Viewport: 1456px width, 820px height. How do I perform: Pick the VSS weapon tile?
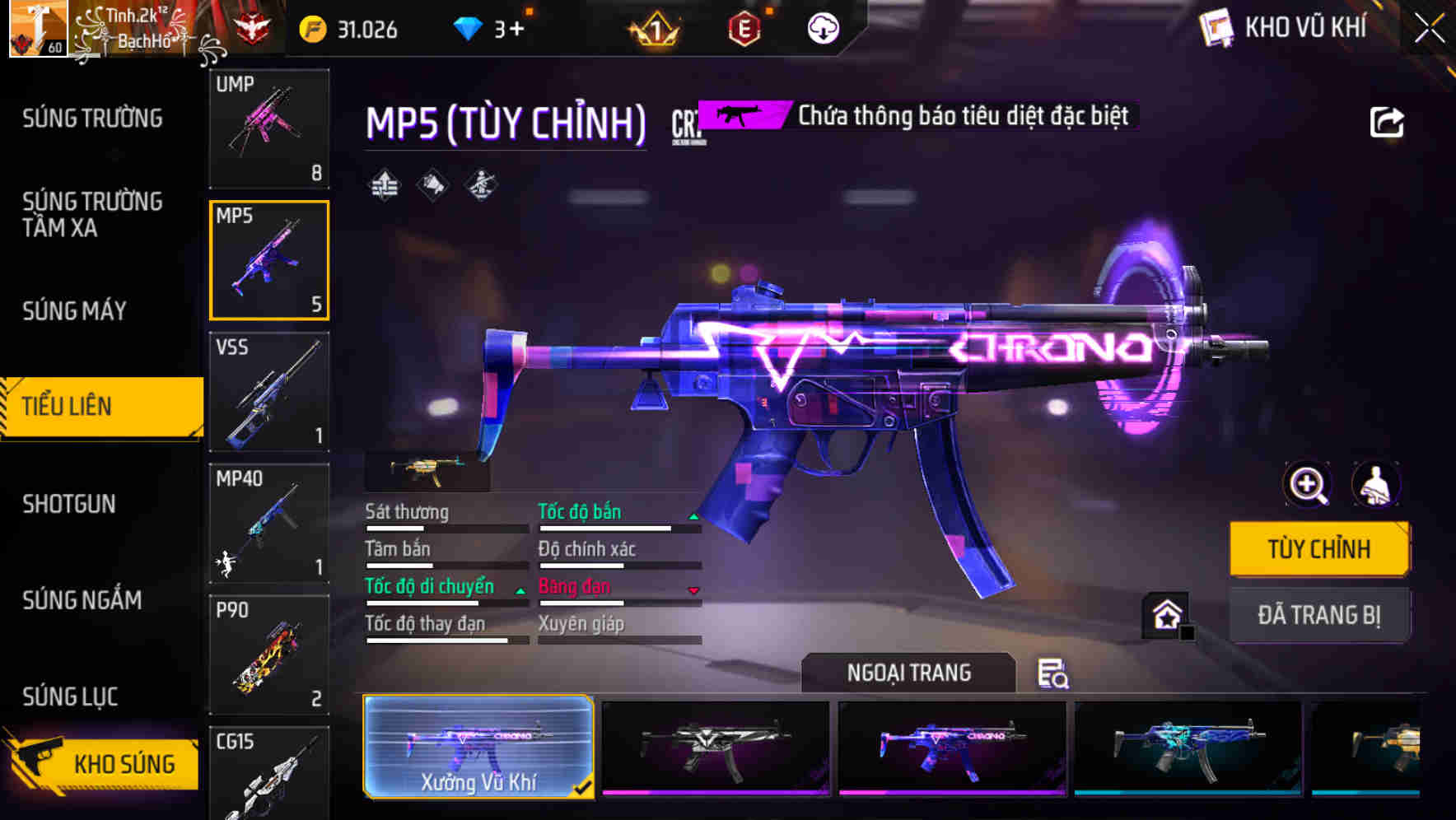pos(269,392)
